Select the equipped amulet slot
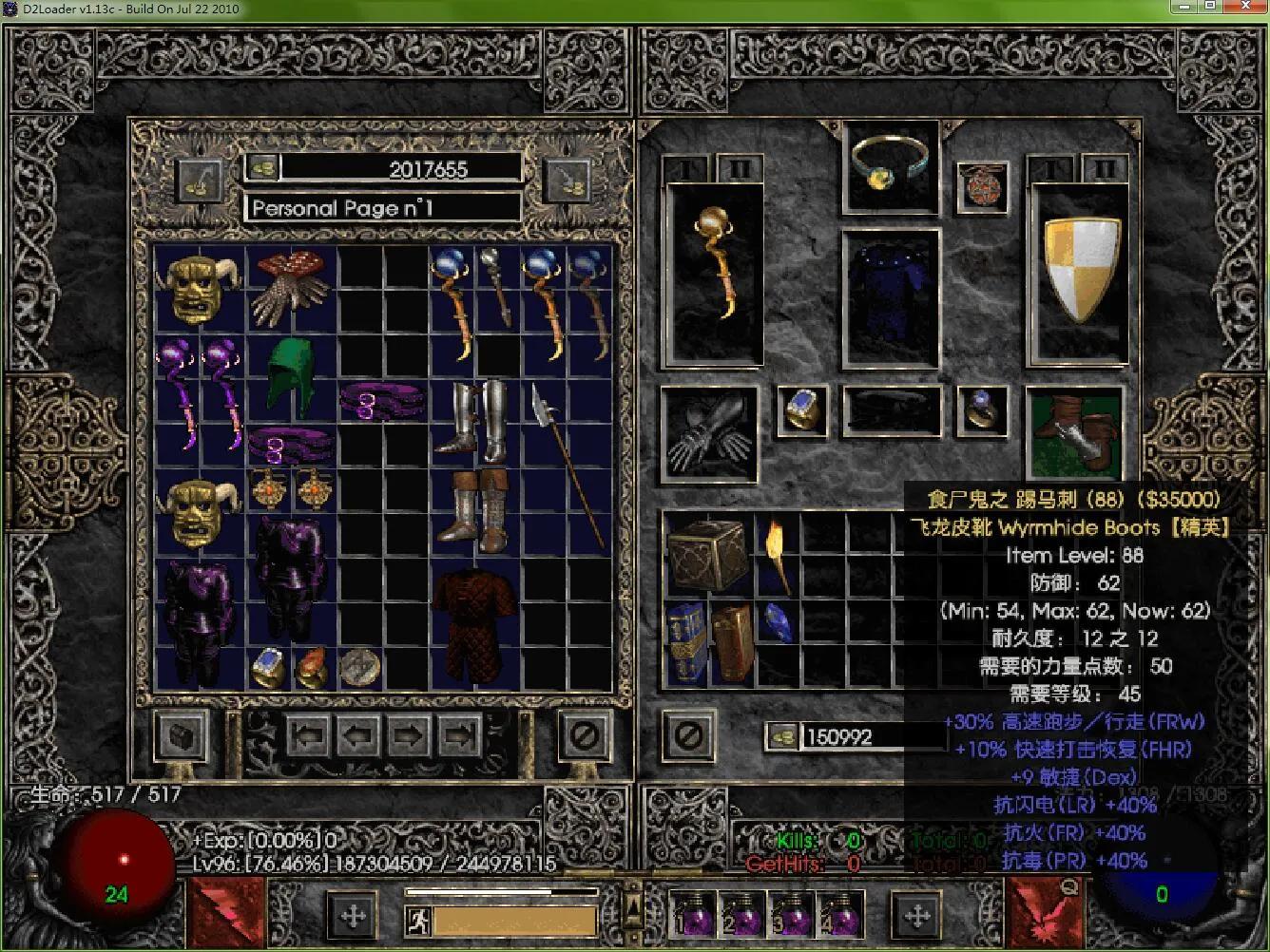 tap(981, 183)
